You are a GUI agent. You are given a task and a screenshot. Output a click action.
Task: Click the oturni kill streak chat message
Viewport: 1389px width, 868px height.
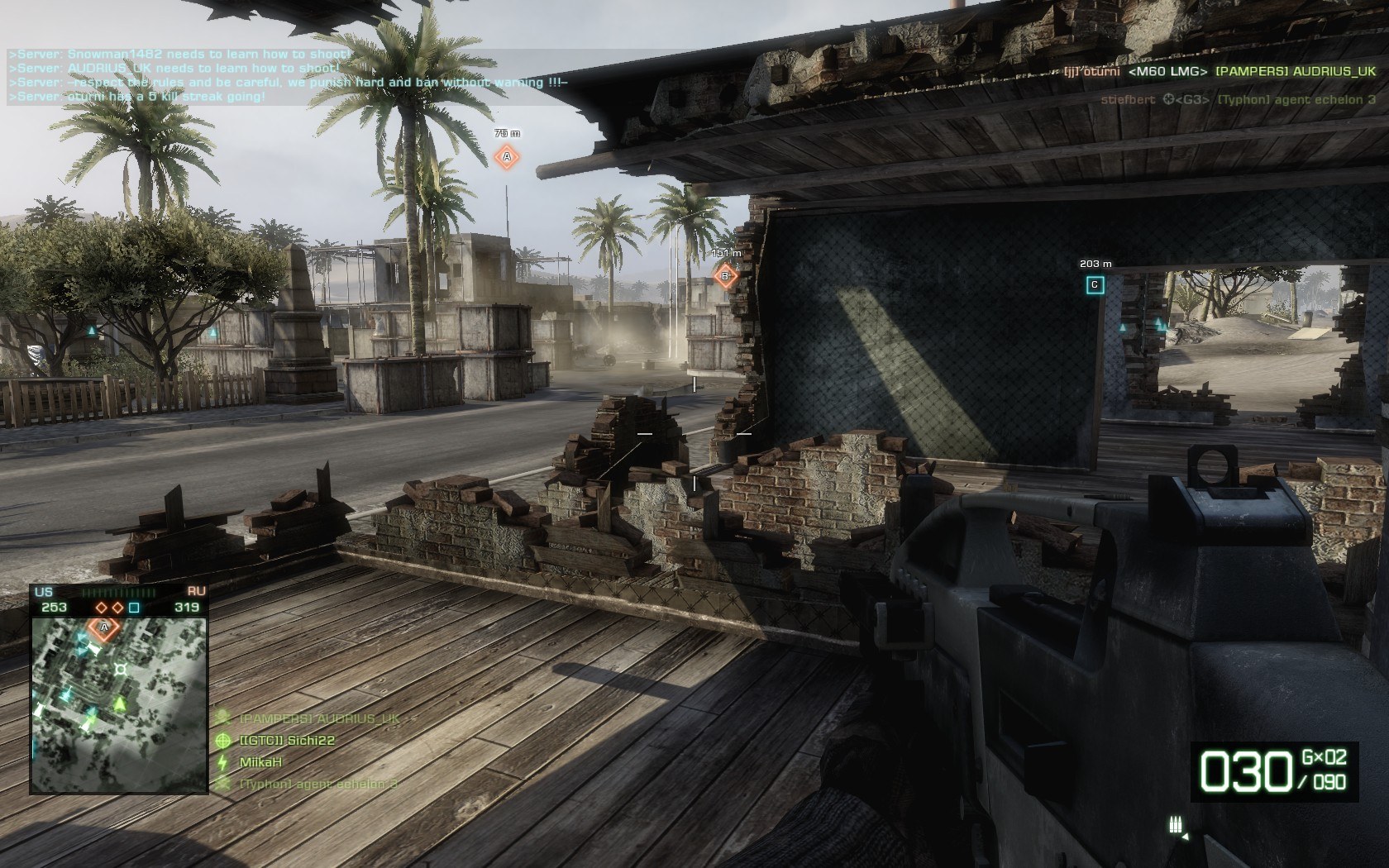(x=136, y=97)
